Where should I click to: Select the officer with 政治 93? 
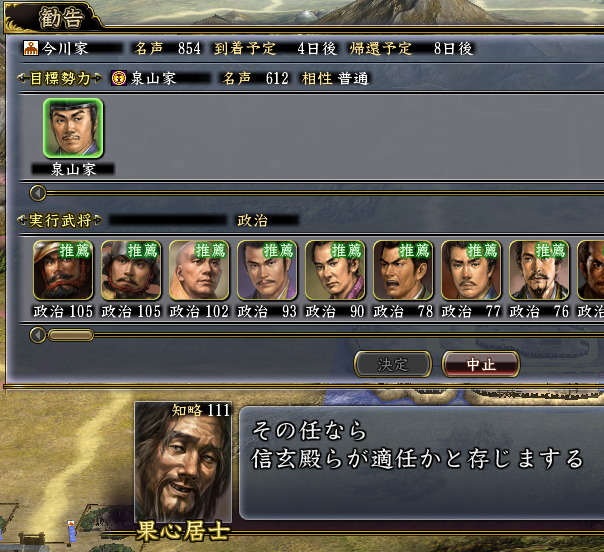(x=267, y=270)
